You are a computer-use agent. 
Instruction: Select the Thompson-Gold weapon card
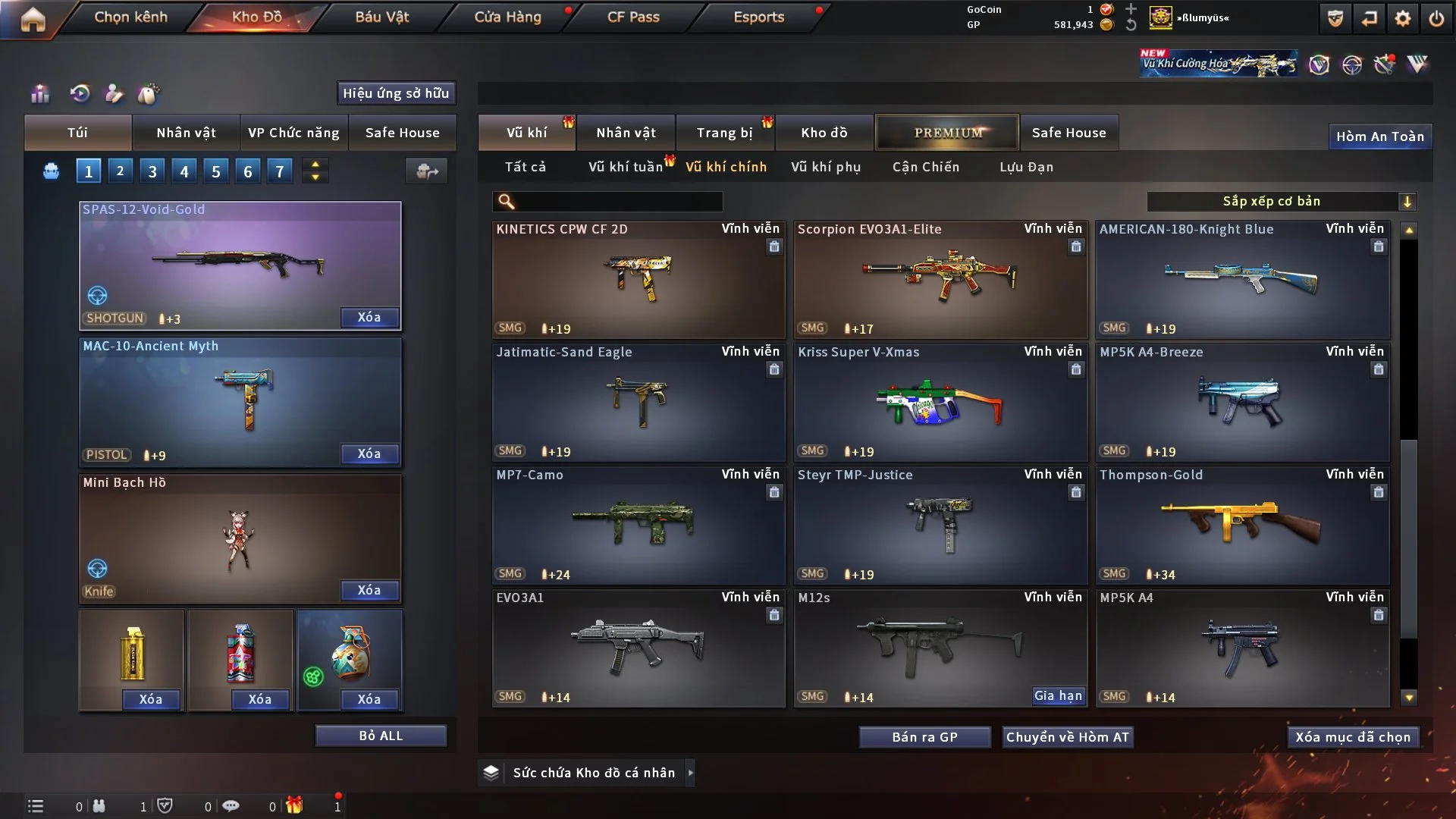[x=1242, y=525]
